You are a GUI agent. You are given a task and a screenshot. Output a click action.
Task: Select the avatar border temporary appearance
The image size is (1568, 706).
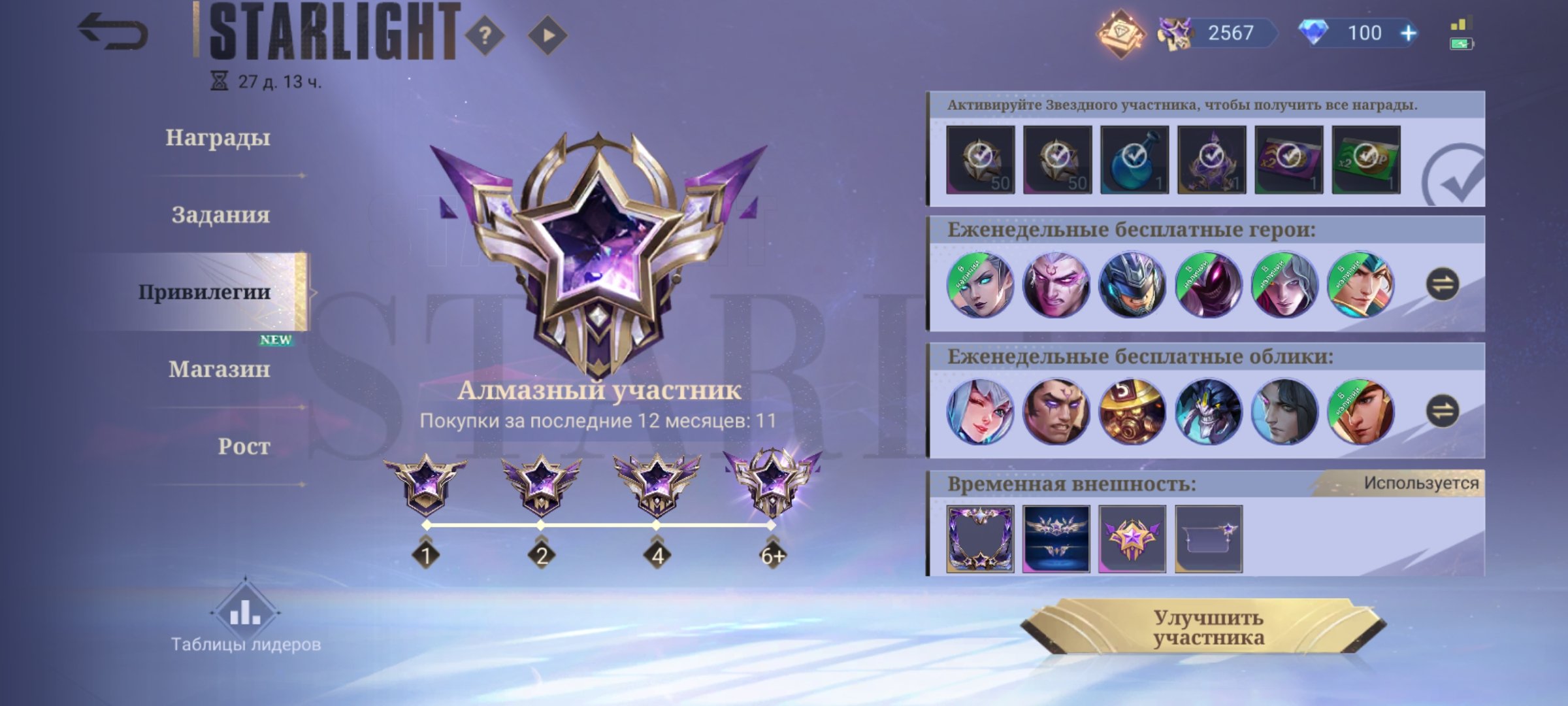point(980,539)
